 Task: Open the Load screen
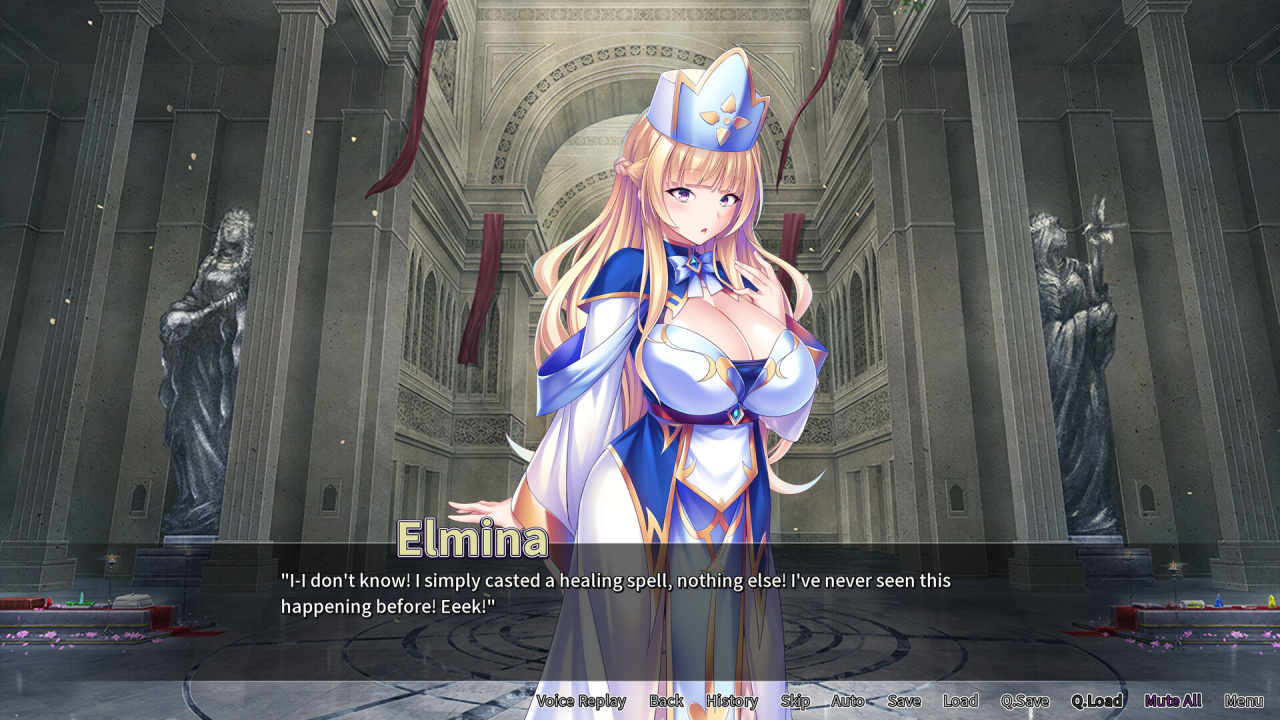point(960,701)
